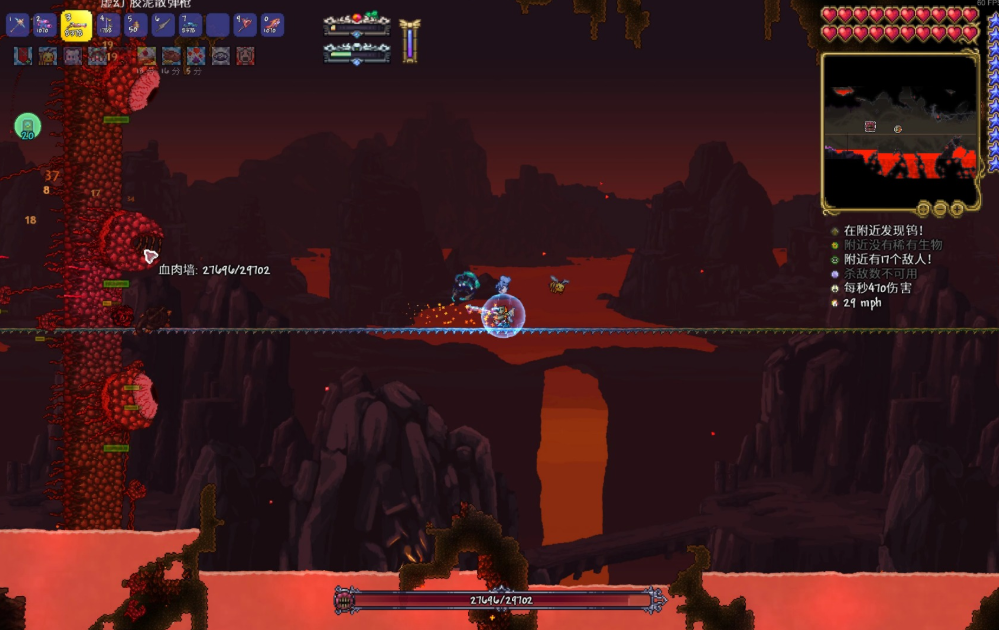999x630 pixels.
Task: Select hotbar slot 4 item
Action: tap(108, 25)
